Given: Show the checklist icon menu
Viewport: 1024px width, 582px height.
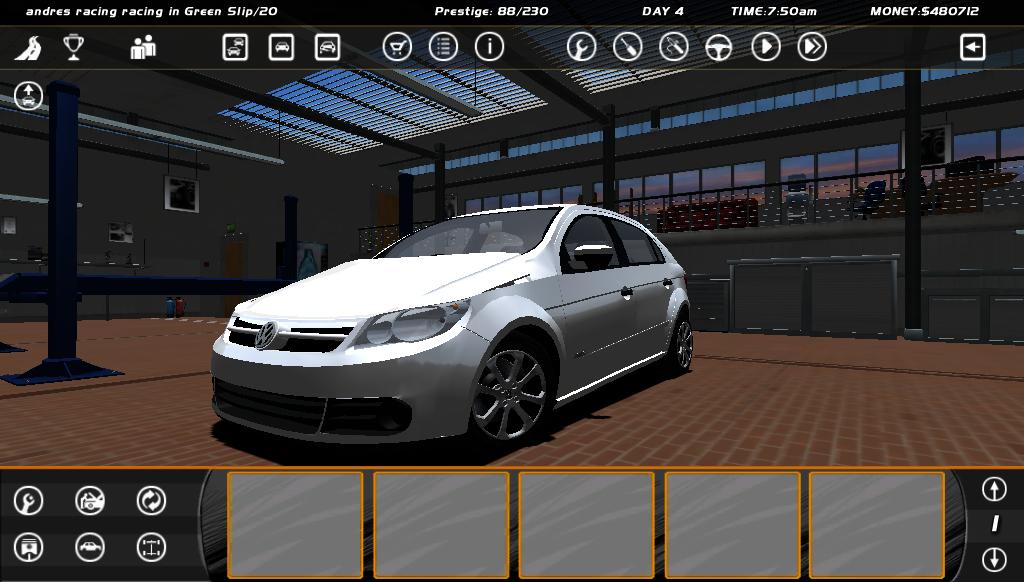Looking at the screenshot, I should 443,47.
